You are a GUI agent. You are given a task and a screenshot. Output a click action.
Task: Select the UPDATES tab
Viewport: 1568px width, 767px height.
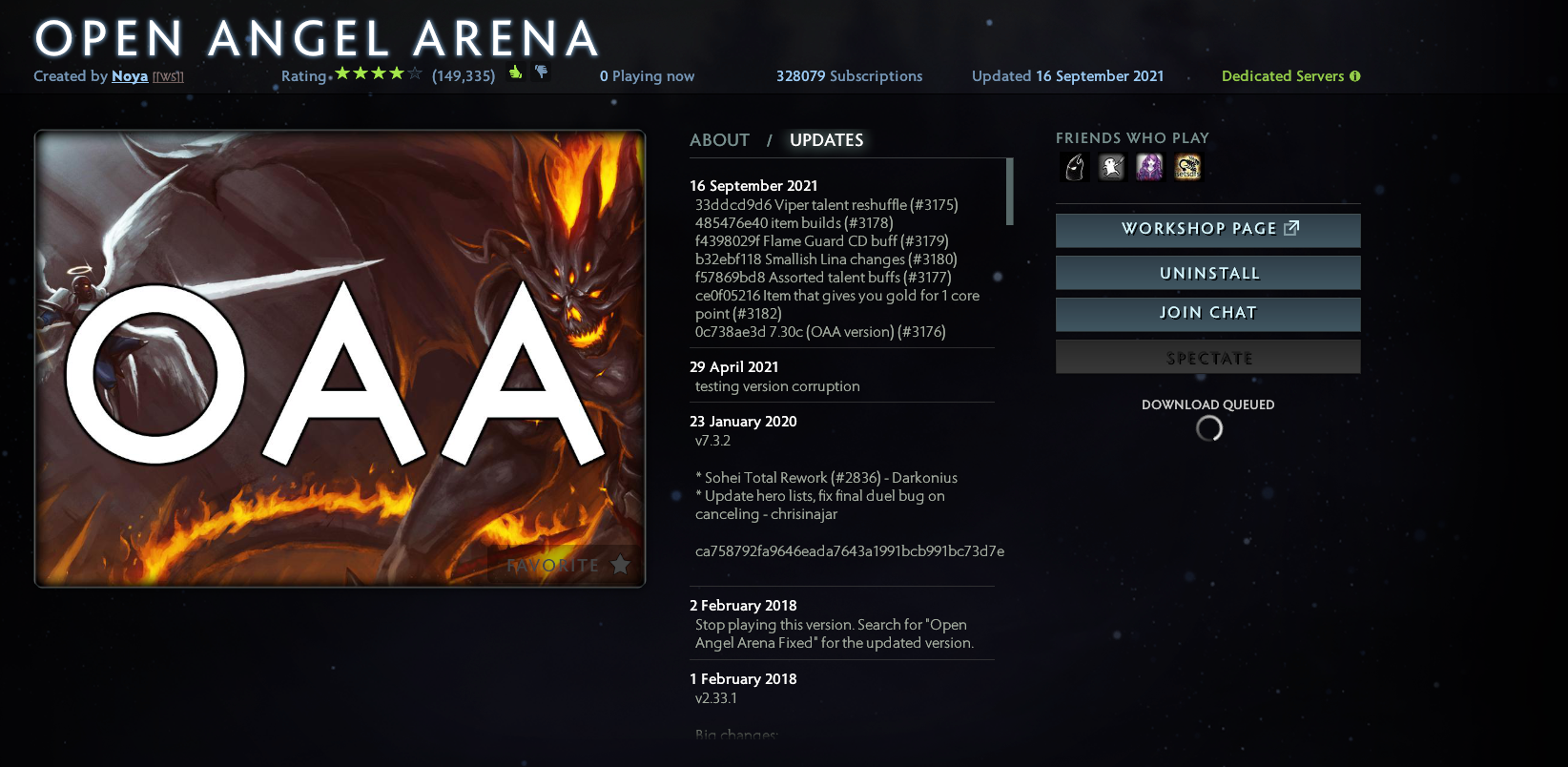[826, 139]
